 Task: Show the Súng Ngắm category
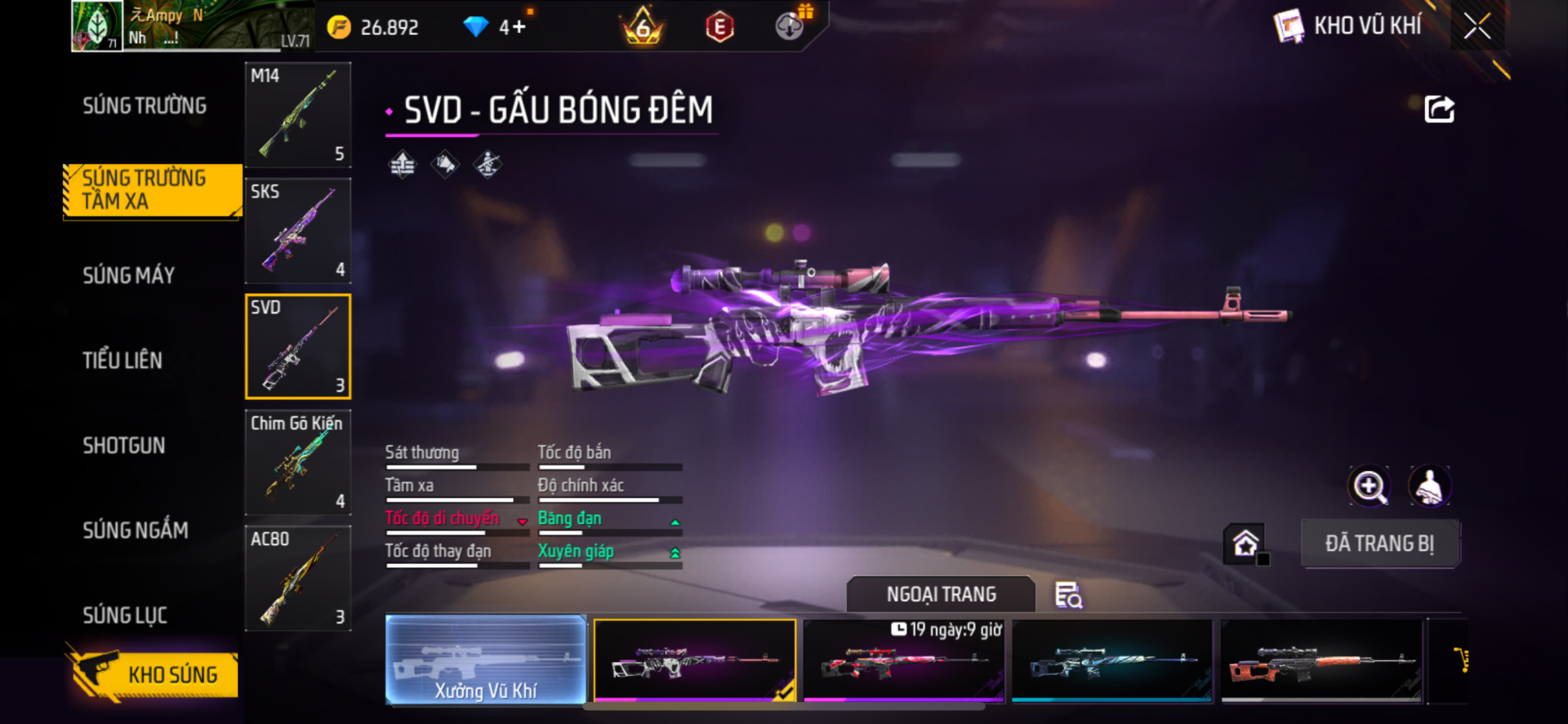[x=136, y=531]
